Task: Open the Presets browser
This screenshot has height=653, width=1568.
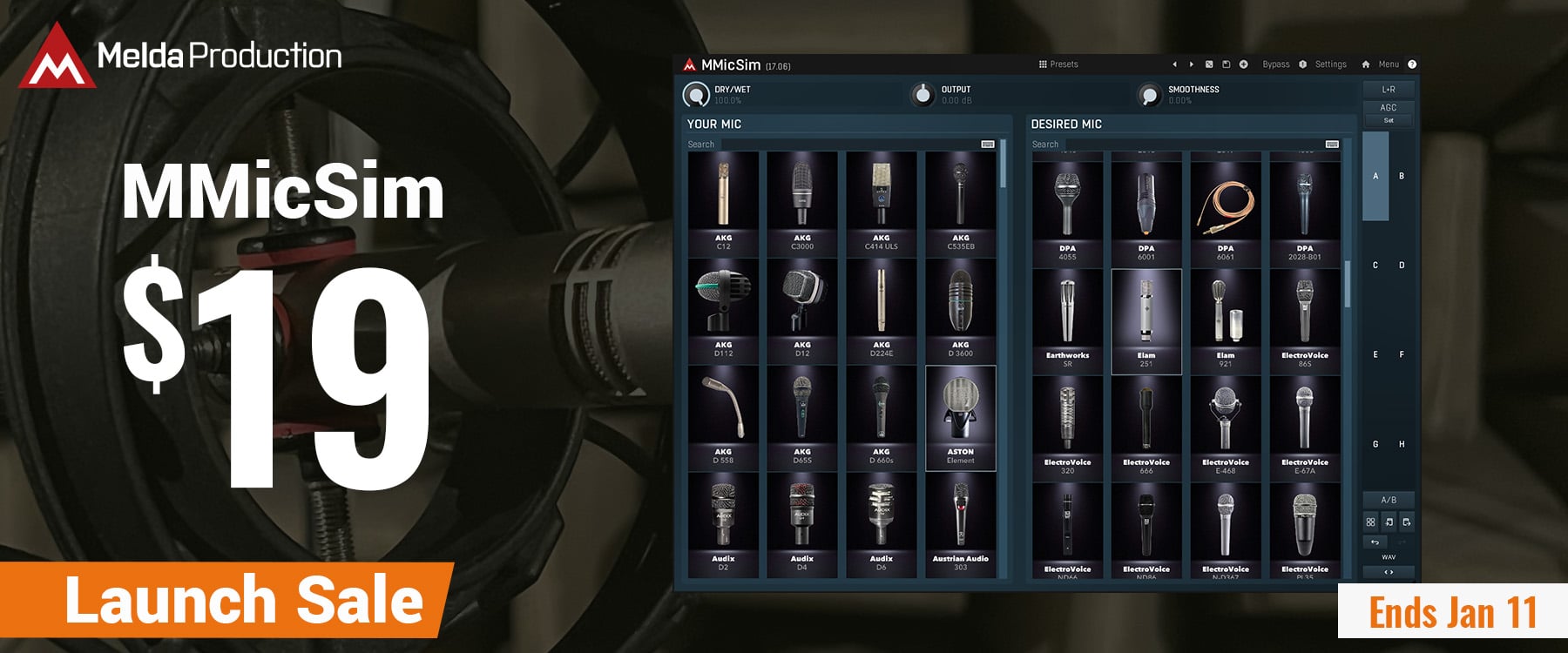Action: [x=1058, y=64]
